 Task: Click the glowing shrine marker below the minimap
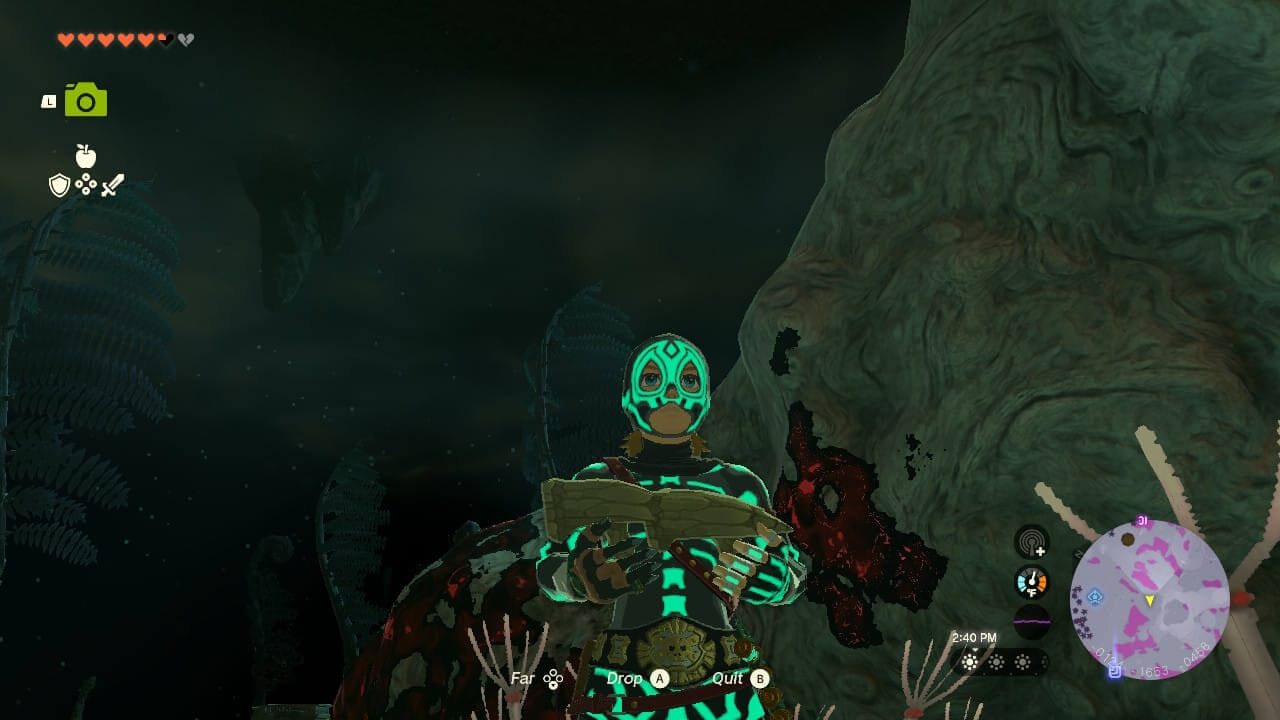pyautogui.click(x=1113, y=672)
